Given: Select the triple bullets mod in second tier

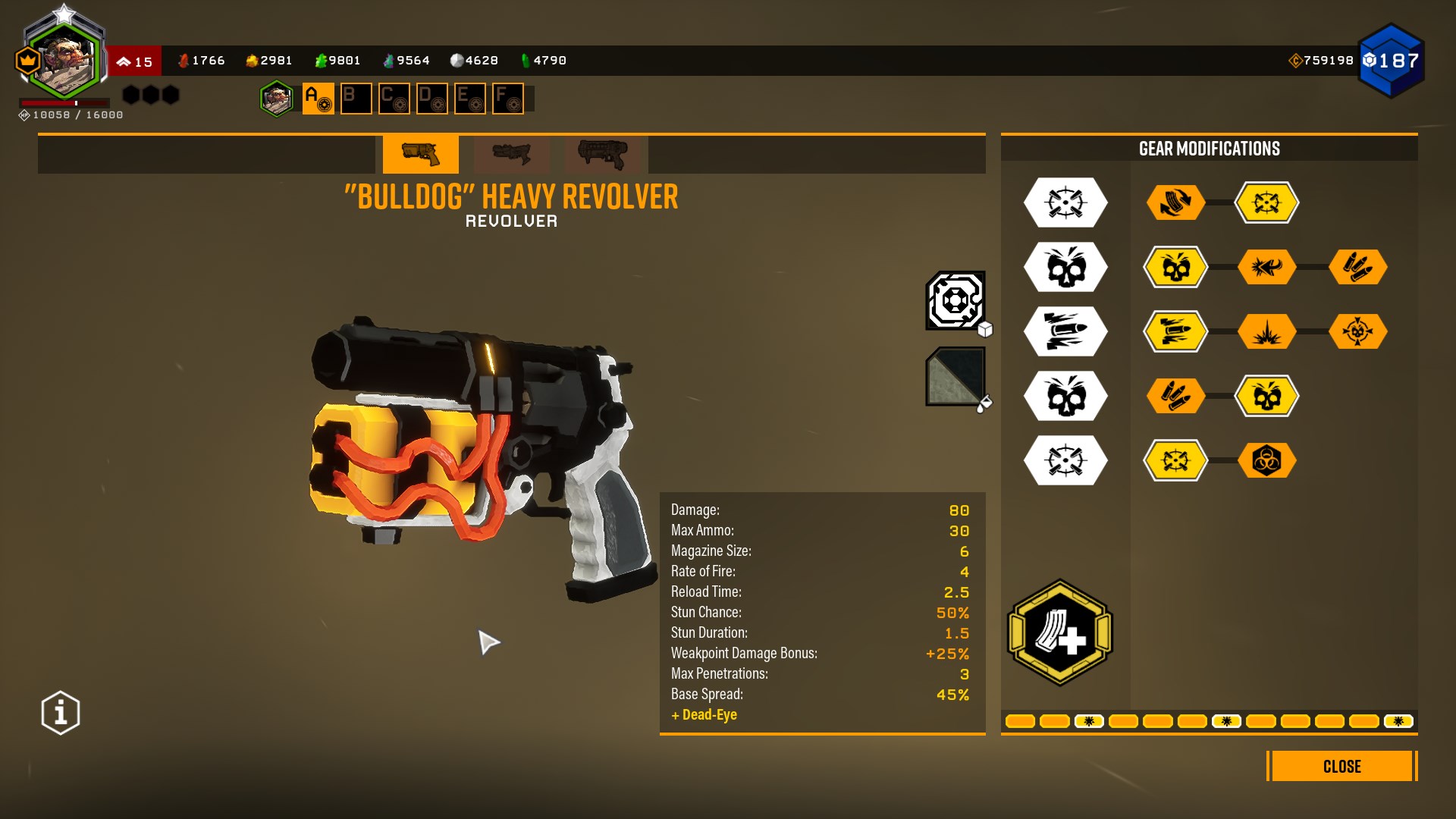Looking at the screenshot, I should pyautogui.click(x=1357, y=267).
